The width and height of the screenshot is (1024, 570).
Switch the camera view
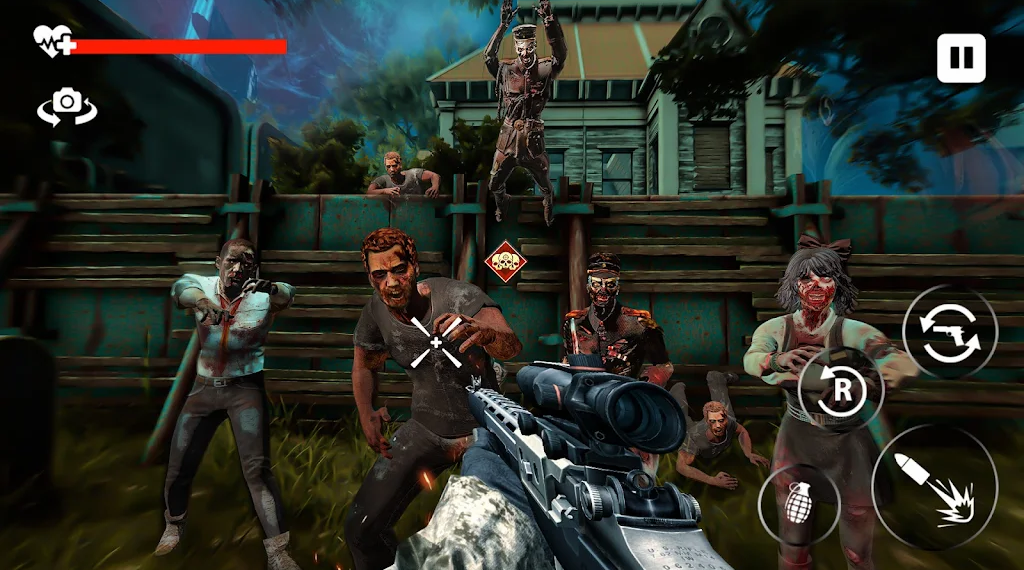[x=67, y=105]
